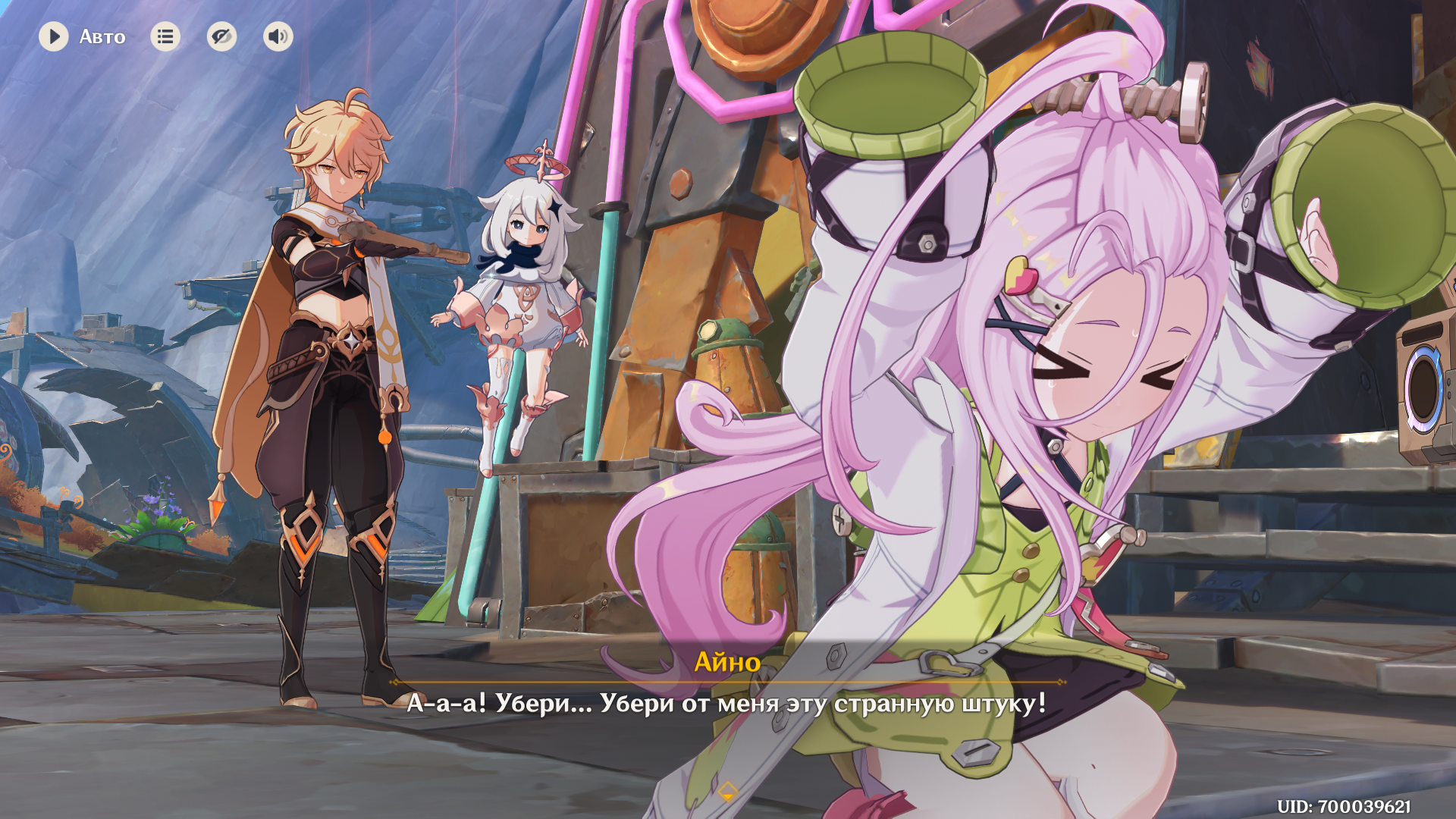This screenshot has height=819, width=1456.
Task: Toggle the voice-over speaker icon
Action: point(278,36)
